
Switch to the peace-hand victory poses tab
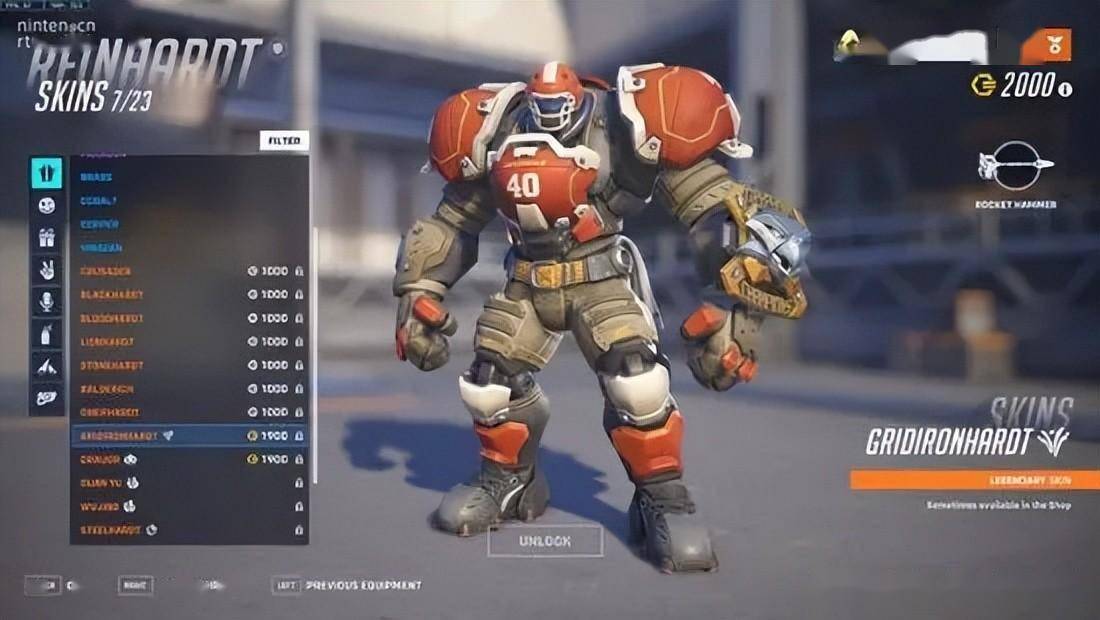coord(46,269)
